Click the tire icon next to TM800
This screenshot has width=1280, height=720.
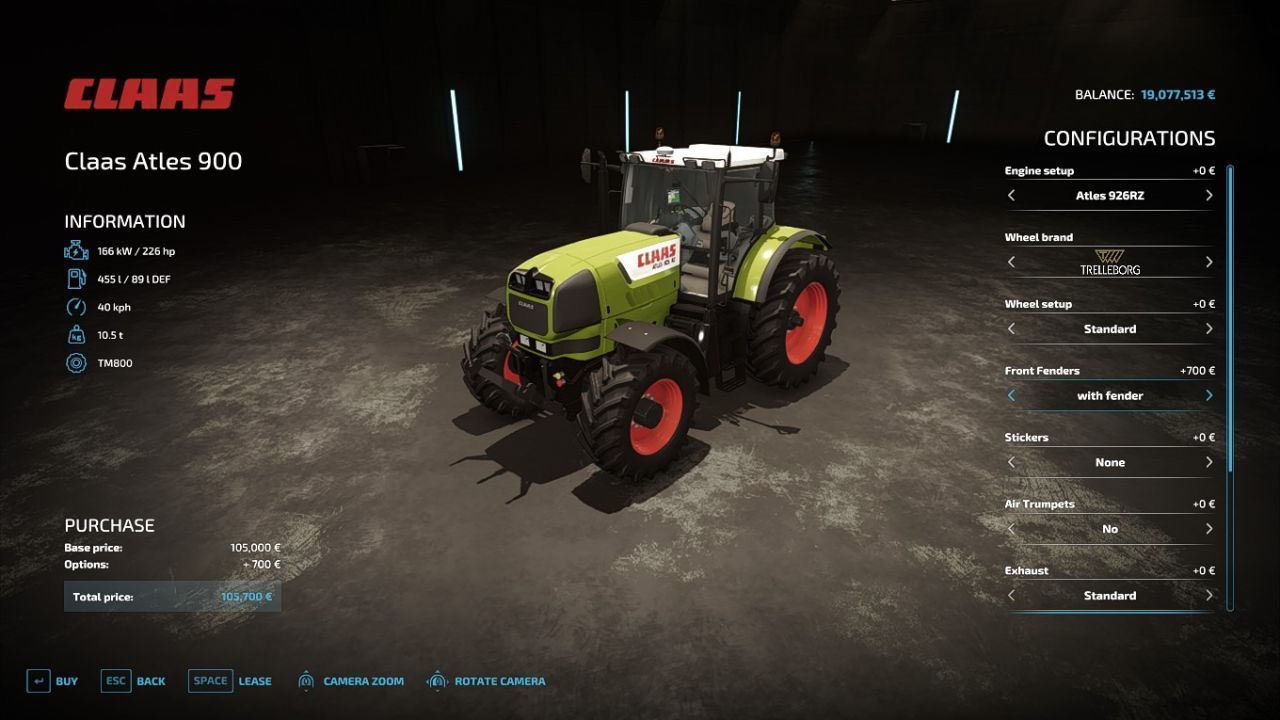pos(75,363)
